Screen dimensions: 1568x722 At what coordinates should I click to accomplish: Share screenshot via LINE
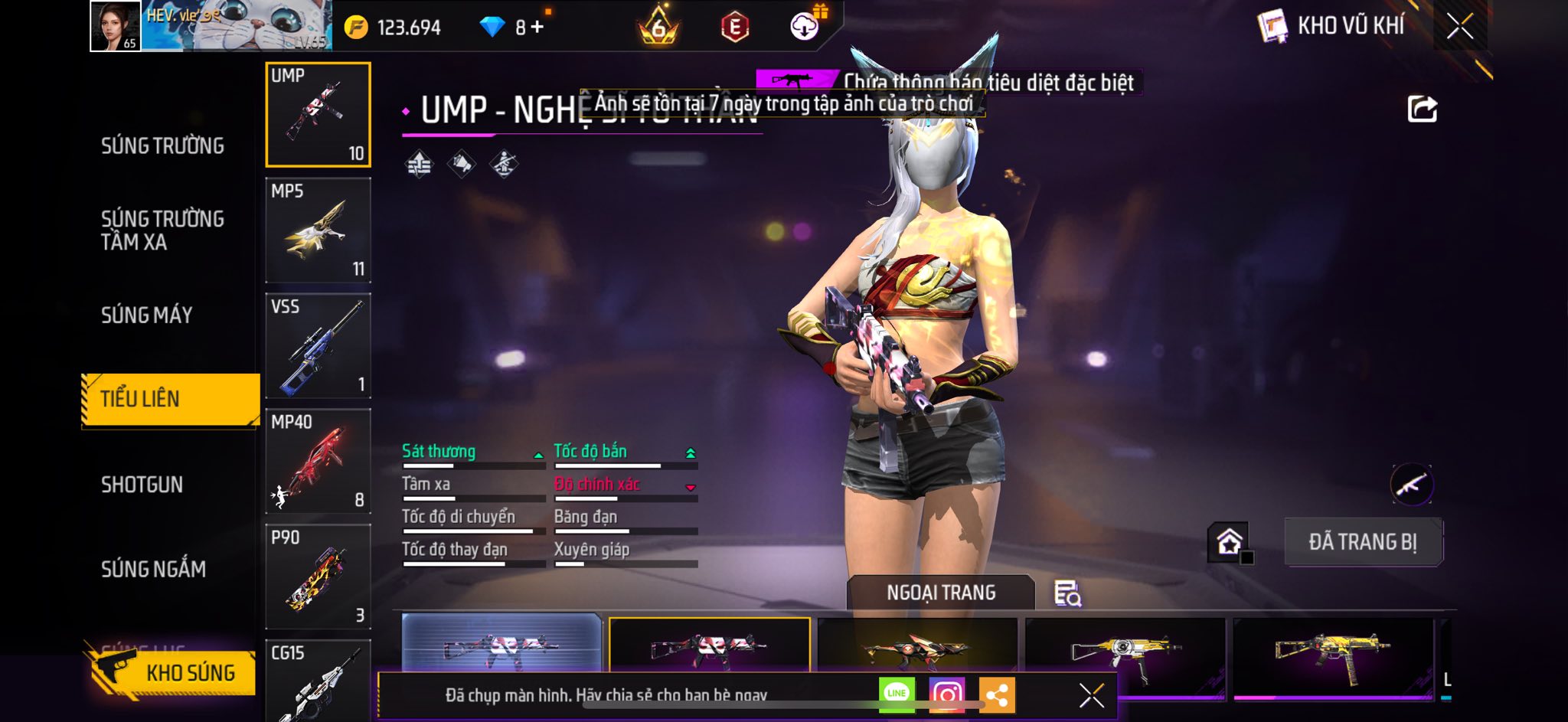coord(896,694)
